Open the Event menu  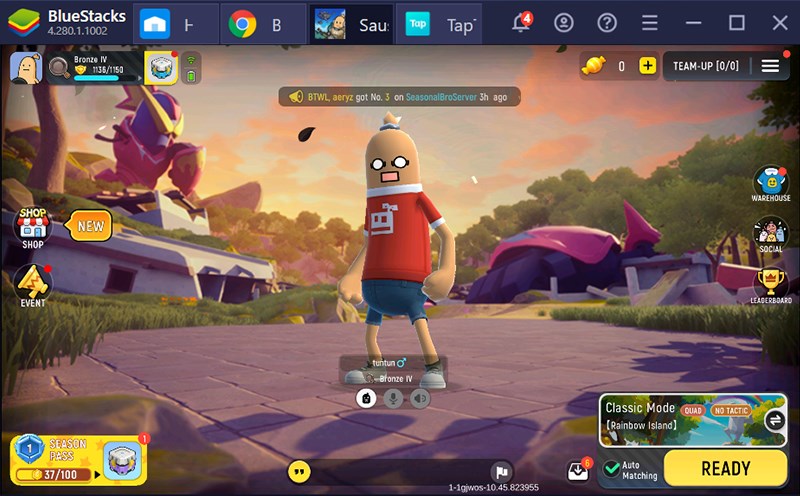coord(33,285)
